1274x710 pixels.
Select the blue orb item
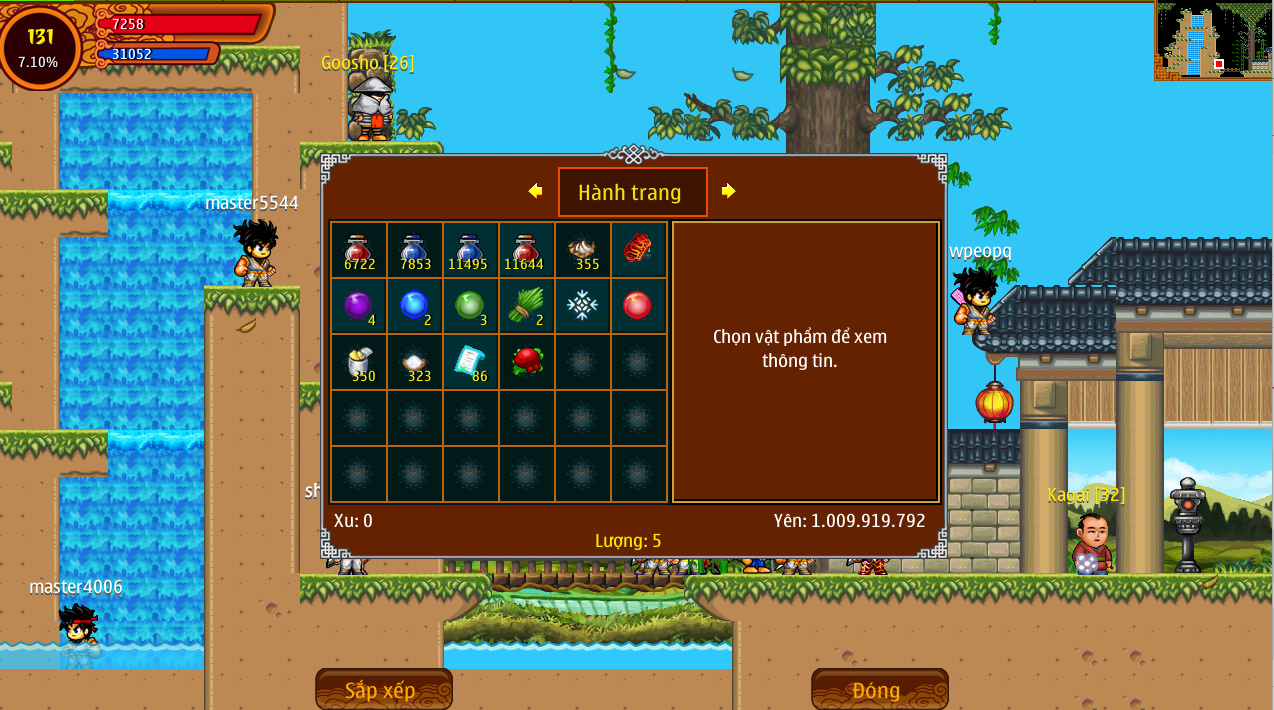(x=414, y=306)
